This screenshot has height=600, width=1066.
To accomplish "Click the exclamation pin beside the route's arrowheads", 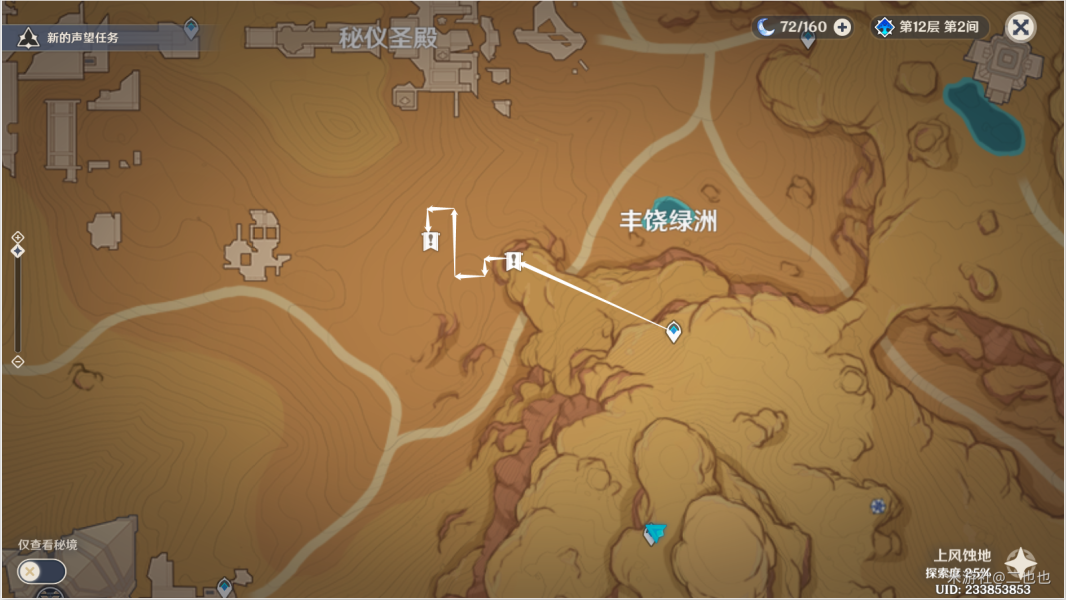I will point(431,240).
